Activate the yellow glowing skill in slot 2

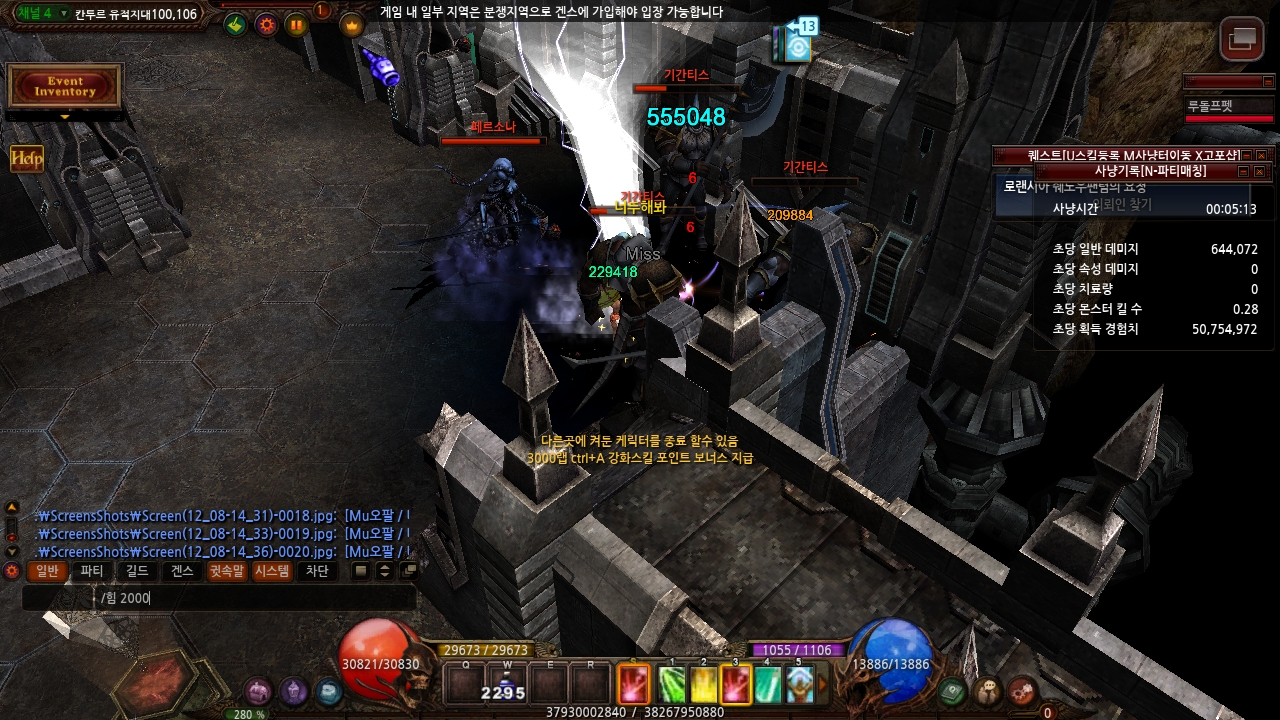click(704, 685)
